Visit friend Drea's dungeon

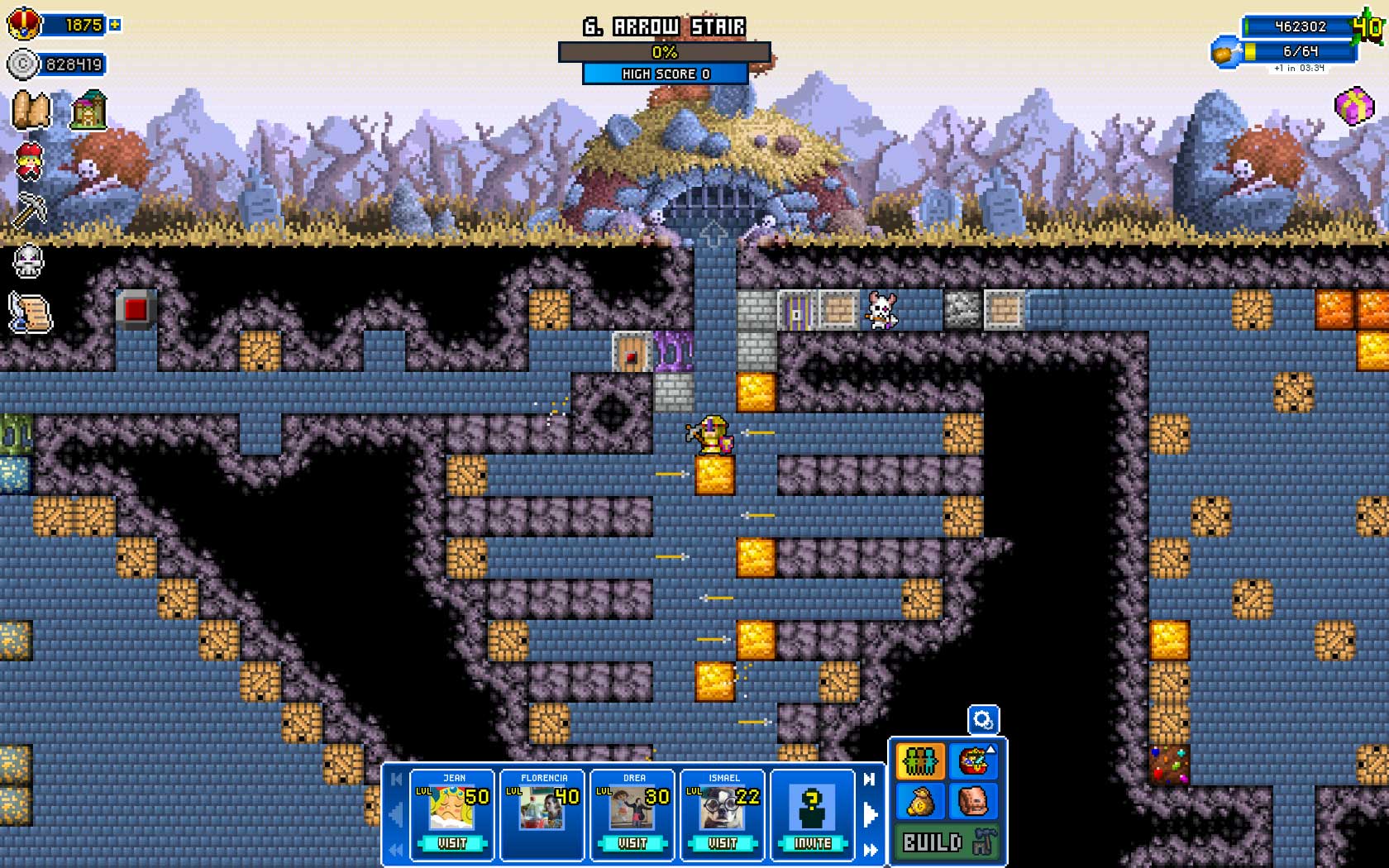pyautogui.click(x=632, y=843)
